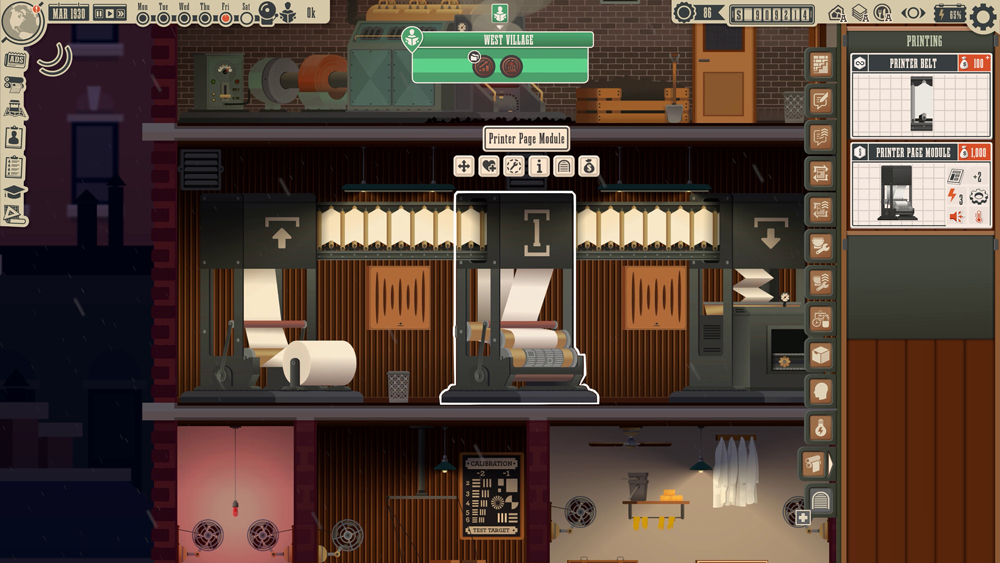This screenshot has width=1000, height=563.
Task: Choose the head profile build category
Action: tap(821, 391)
